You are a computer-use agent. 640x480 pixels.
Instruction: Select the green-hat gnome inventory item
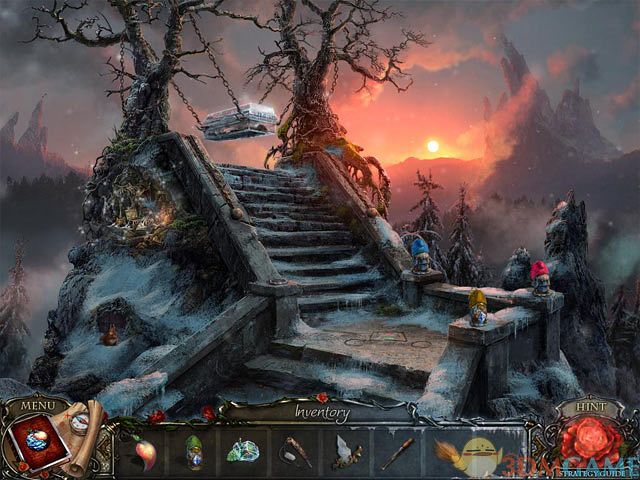tap(195, 453)
